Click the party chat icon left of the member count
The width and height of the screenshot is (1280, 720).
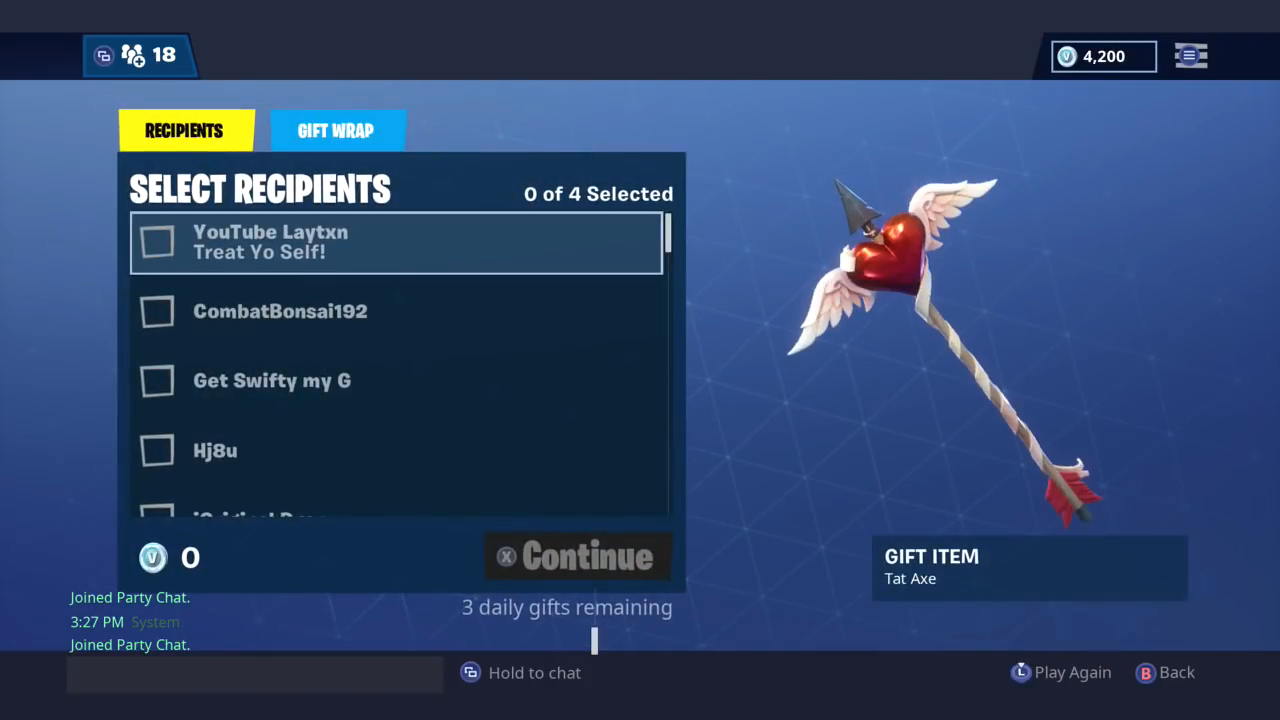(x=104, y=55)
